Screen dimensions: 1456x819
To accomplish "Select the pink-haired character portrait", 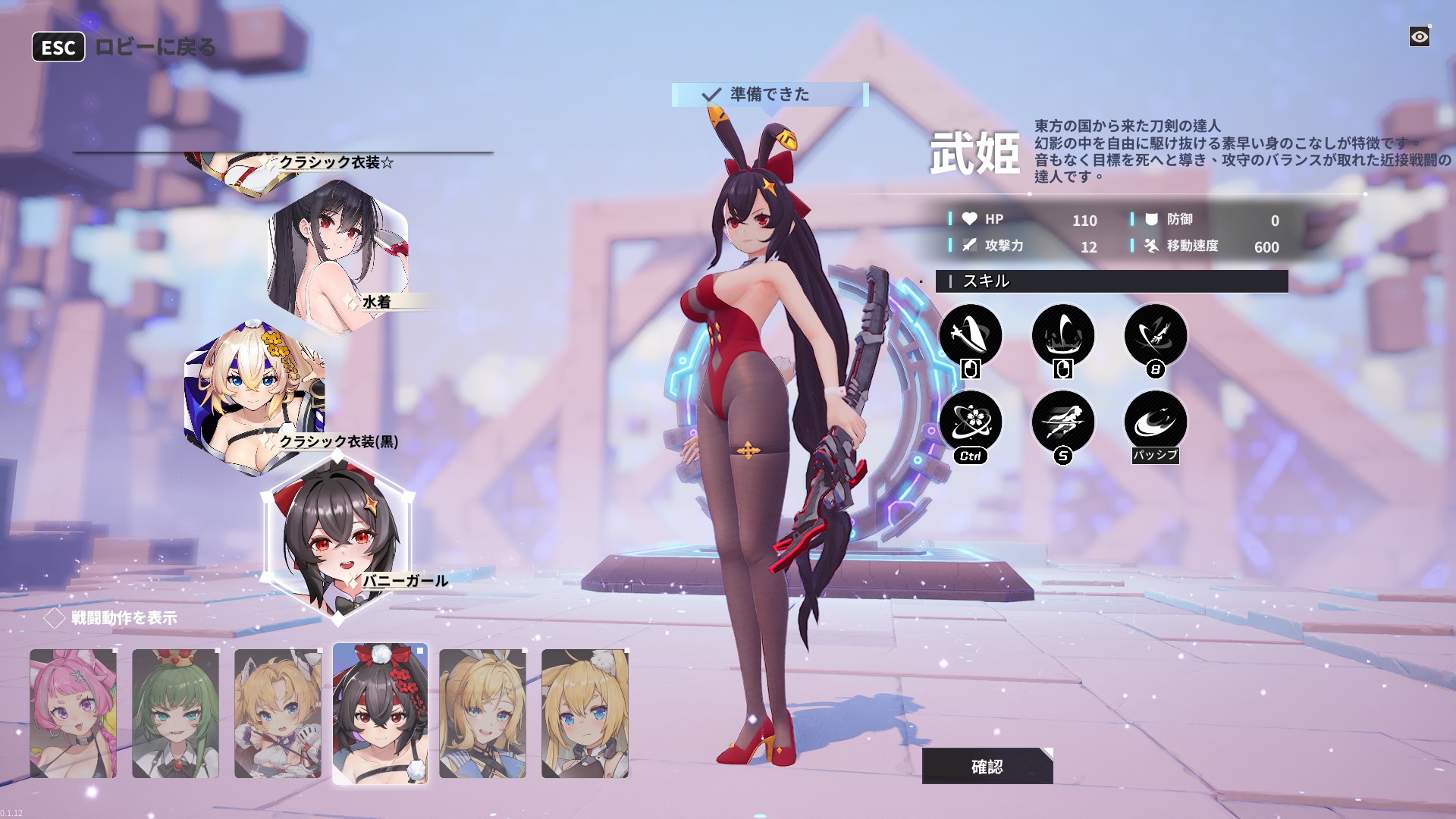I will pos(74,713).
